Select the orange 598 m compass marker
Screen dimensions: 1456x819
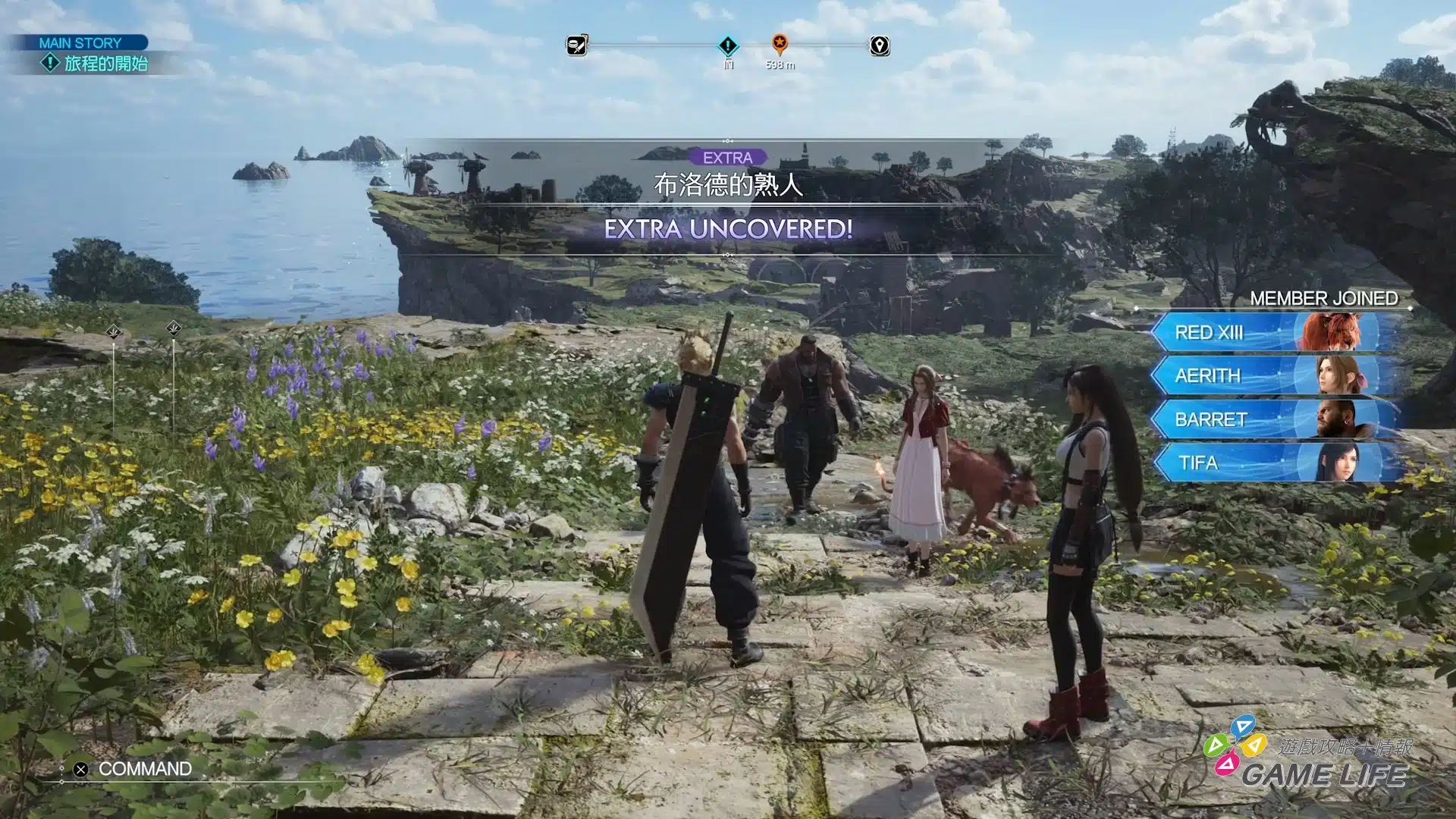pyautogui.click(x=780, y=44)
